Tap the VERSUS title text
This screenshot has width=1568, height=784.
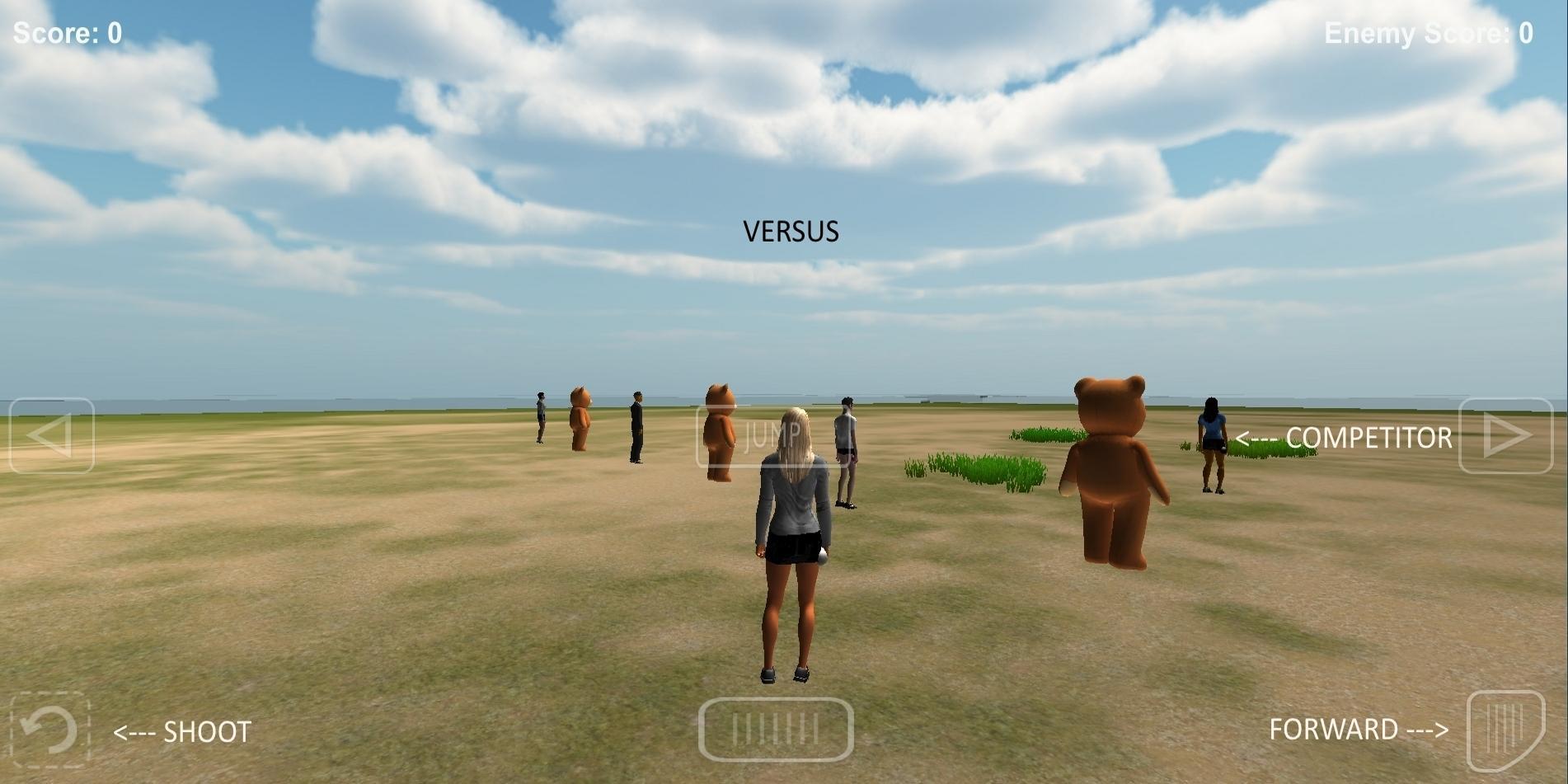click(791, 232)
